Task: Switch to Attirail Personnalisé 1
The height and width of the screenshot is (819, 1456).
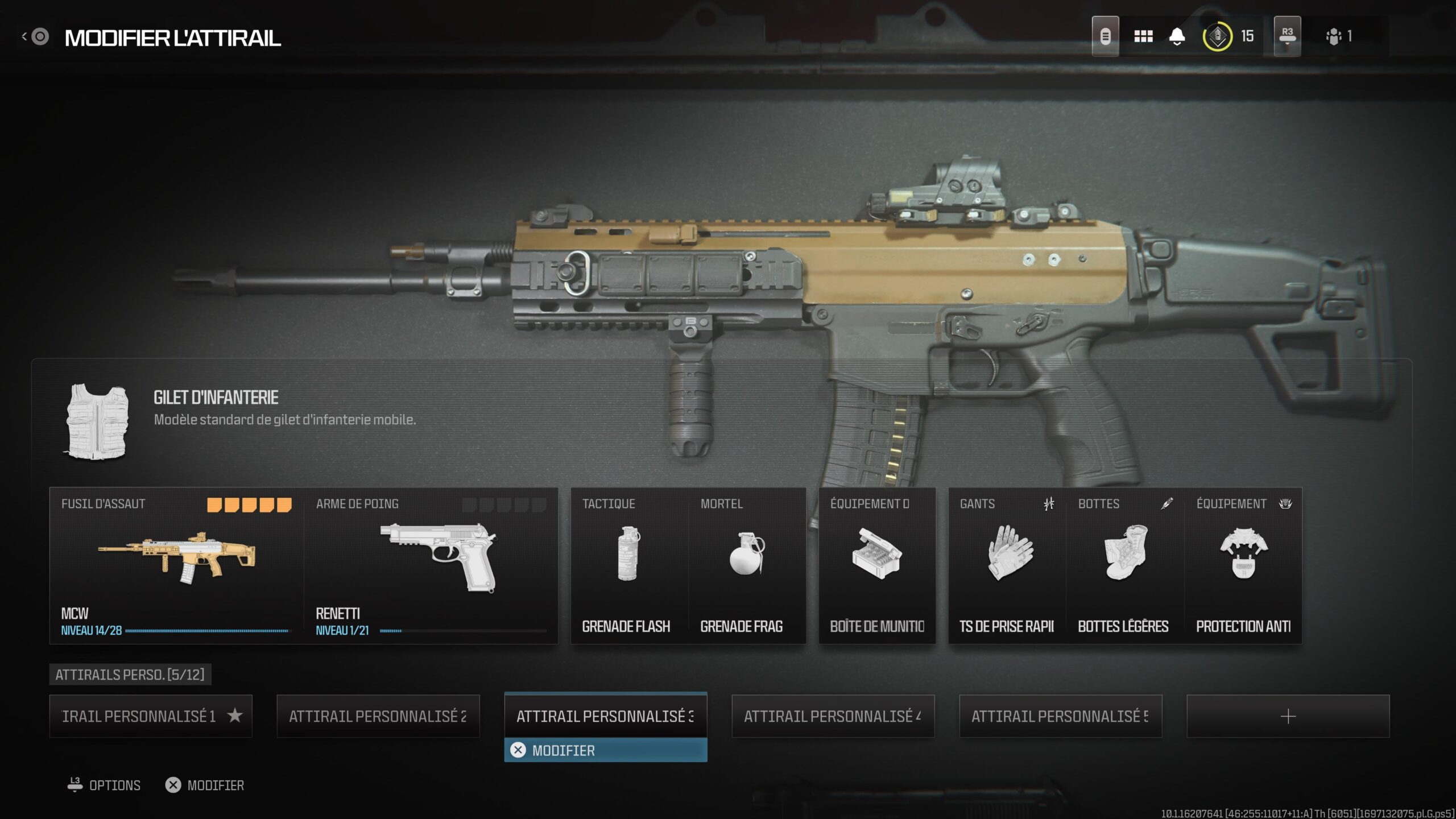Action: point(151,716)
